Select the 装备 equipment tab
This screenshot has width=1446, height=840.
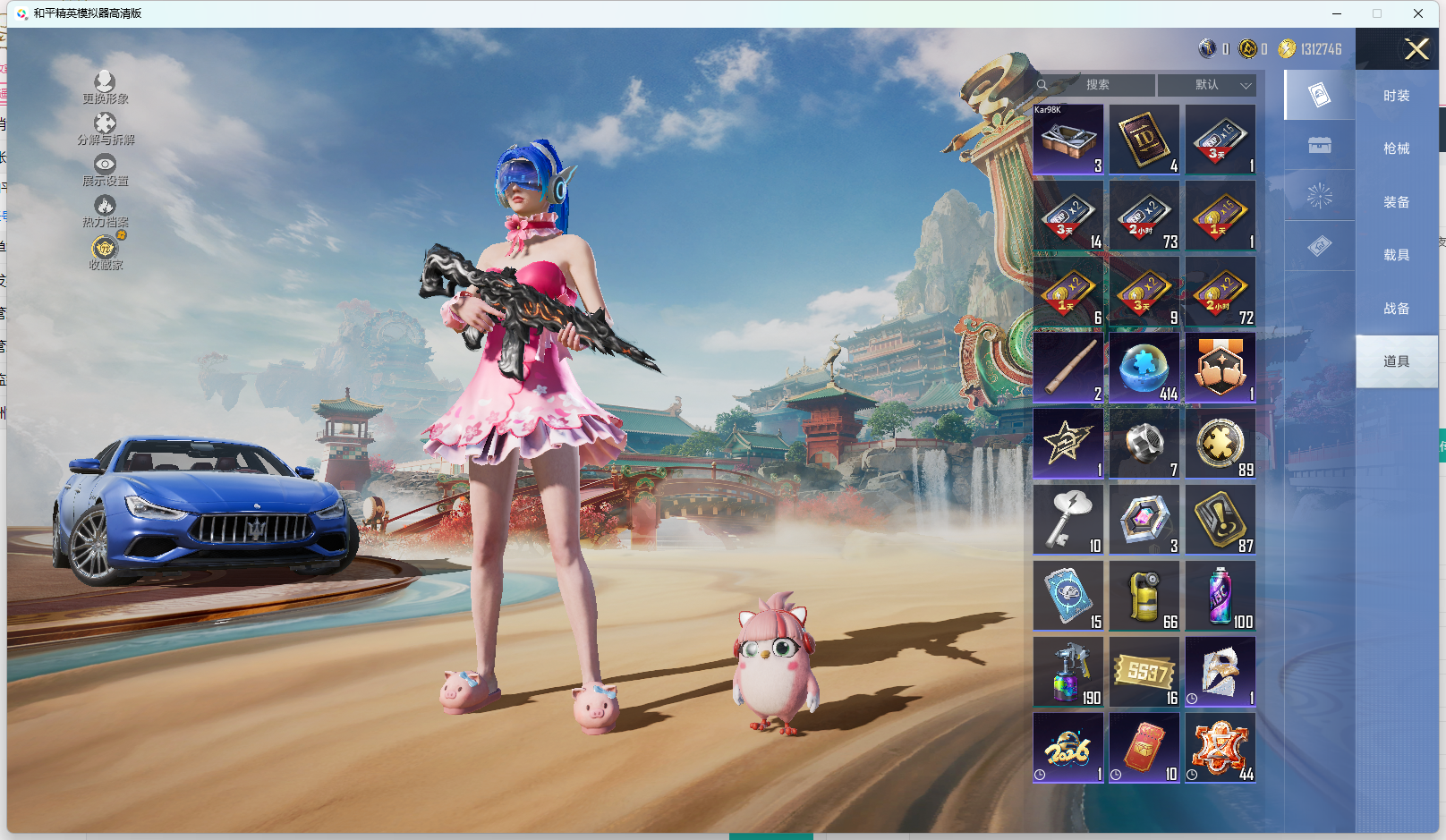tap(1396, 202)
